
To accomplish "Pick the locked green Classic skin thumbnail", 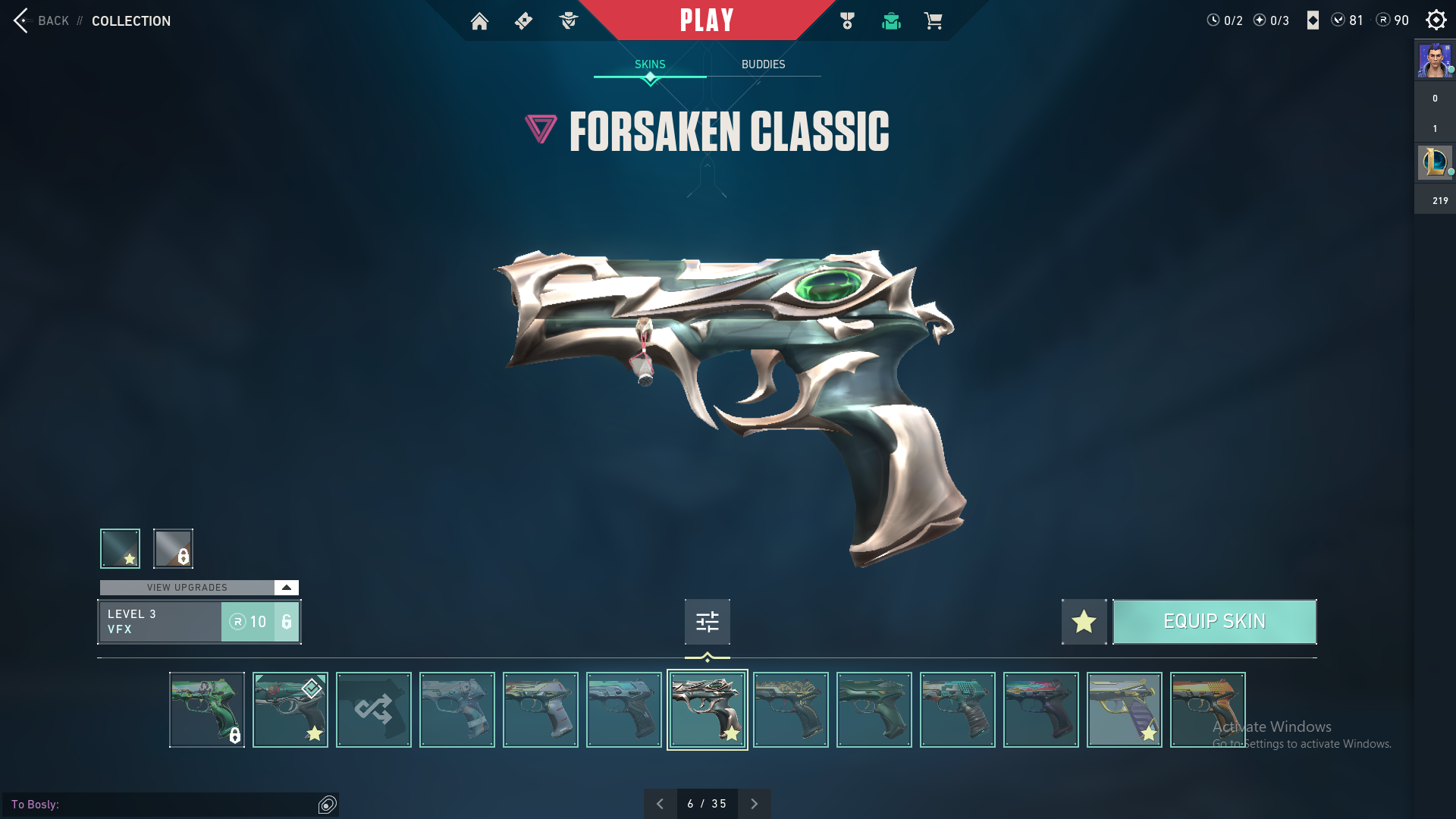I will click(x=207, y=710).
